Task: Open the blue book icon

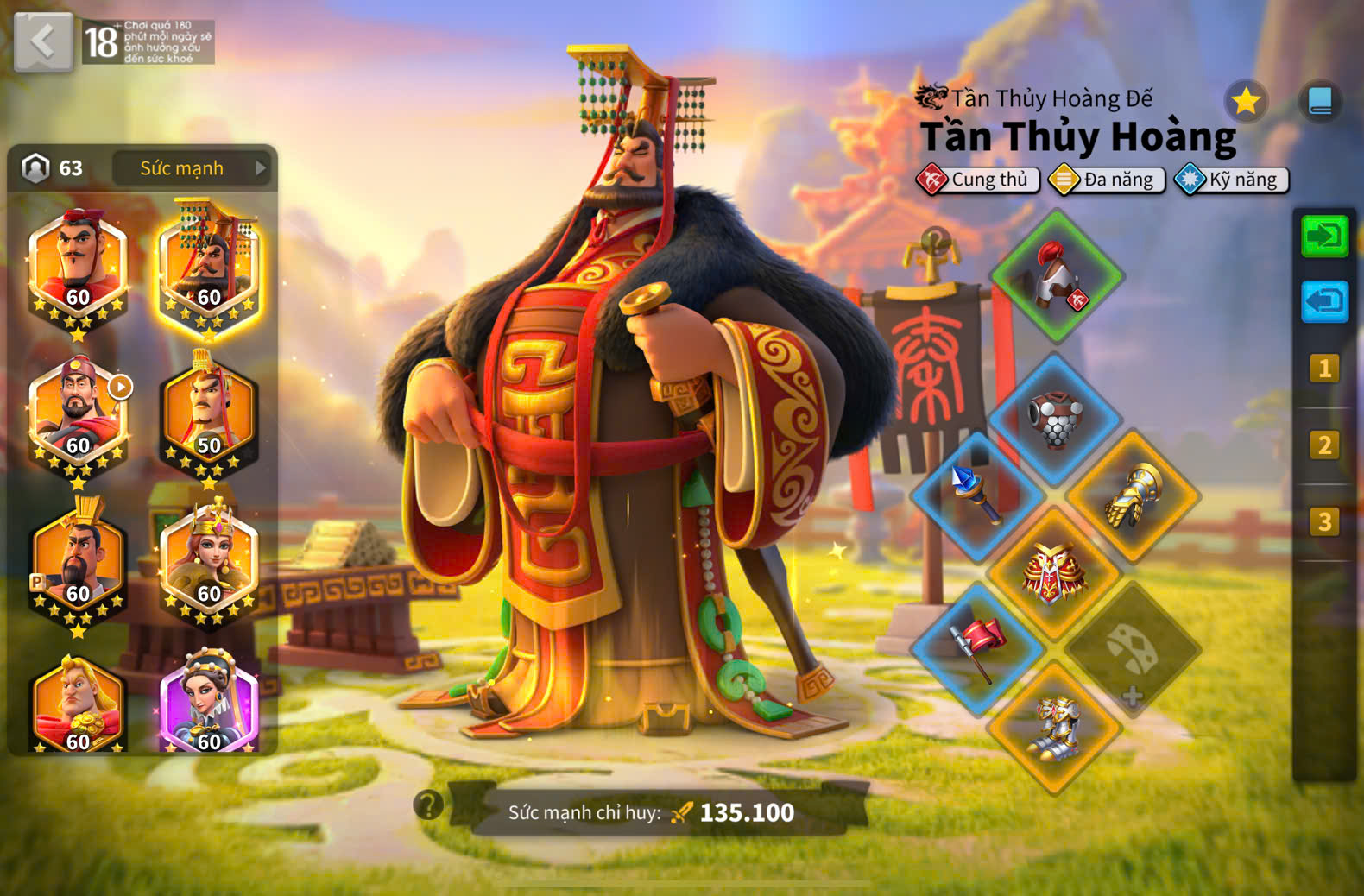Action: [x=1319, y=102]
